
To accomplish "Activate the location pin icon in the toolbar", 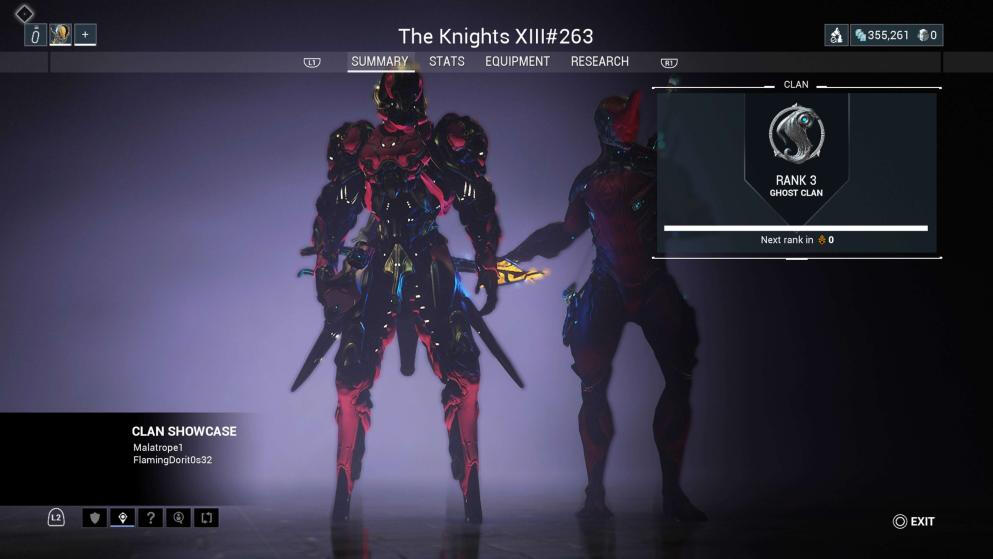I will click(123, 518).
